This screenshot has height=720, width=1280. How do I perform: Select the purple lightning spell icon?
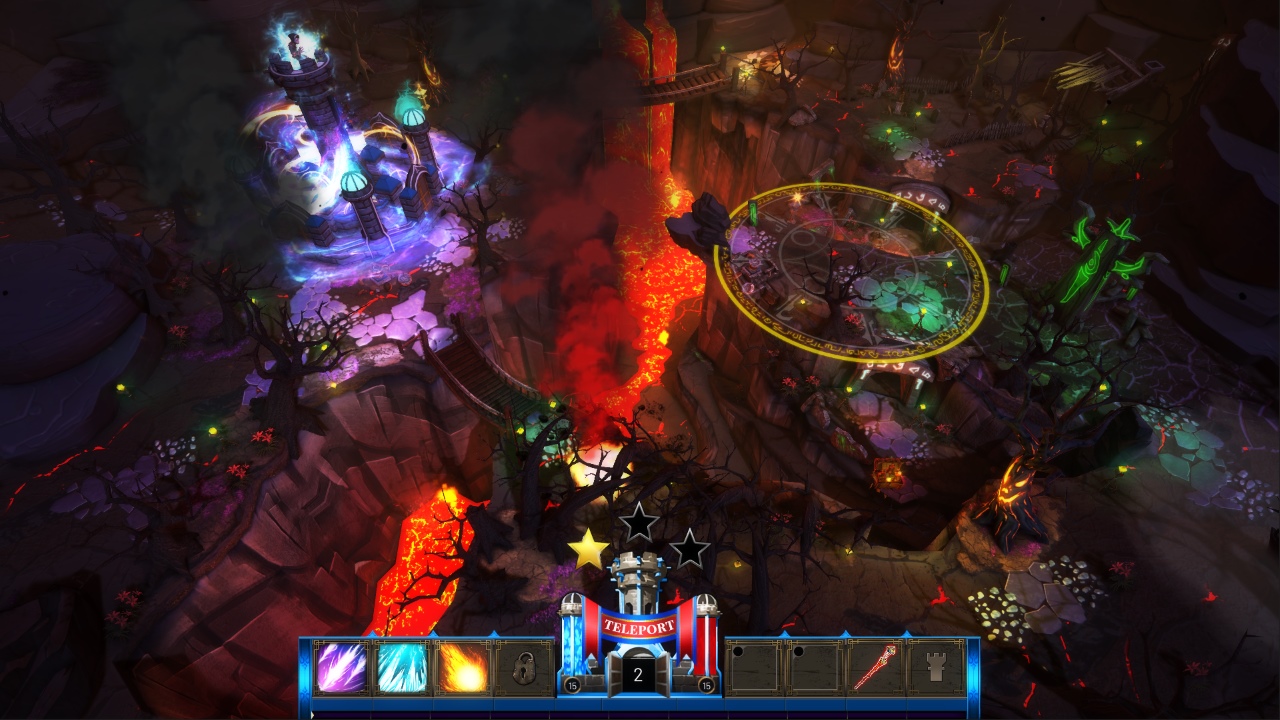[x=342, y=668]
